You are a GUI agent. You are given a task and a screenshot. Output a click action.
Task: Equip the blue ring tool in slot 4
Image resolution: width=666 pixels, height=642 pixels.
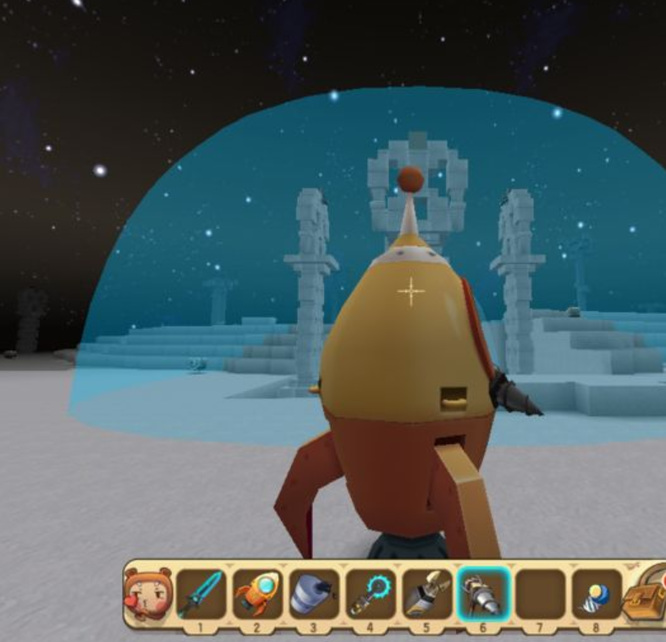coord(369,592)
